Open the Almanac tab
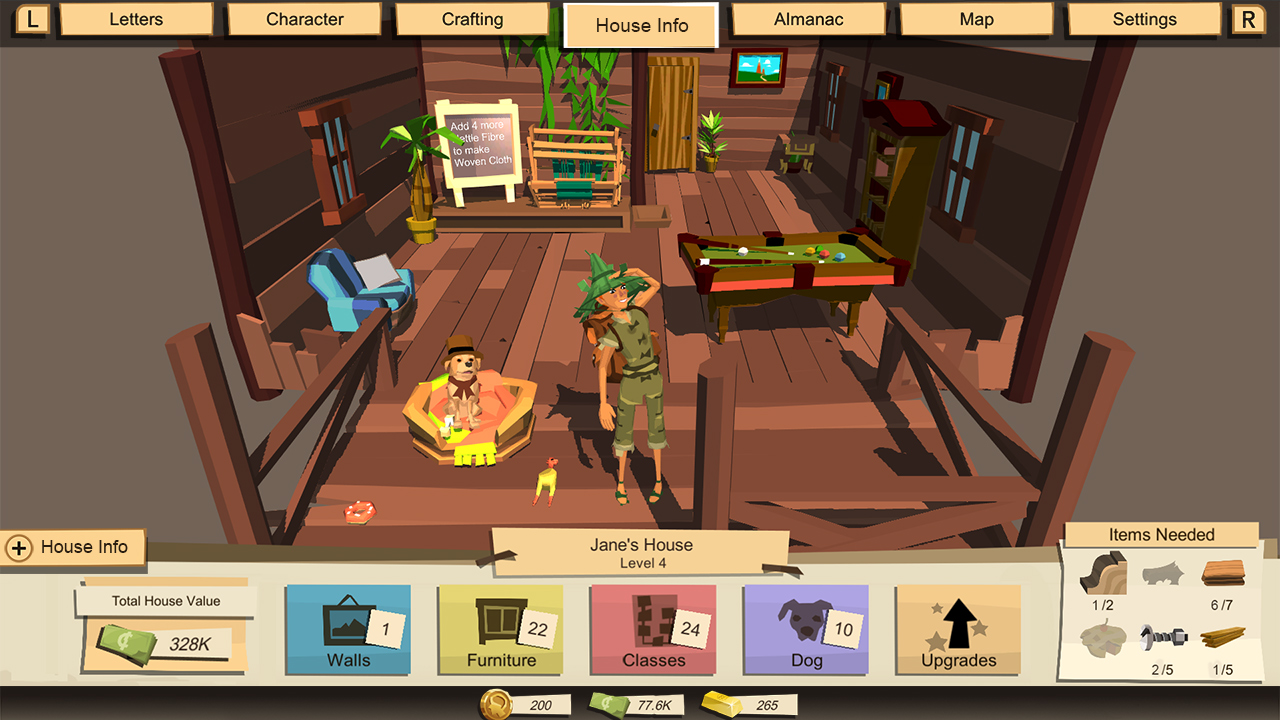Image resolution: width=1280 pixels, height=720 pixels. click(x=808, y=19)
